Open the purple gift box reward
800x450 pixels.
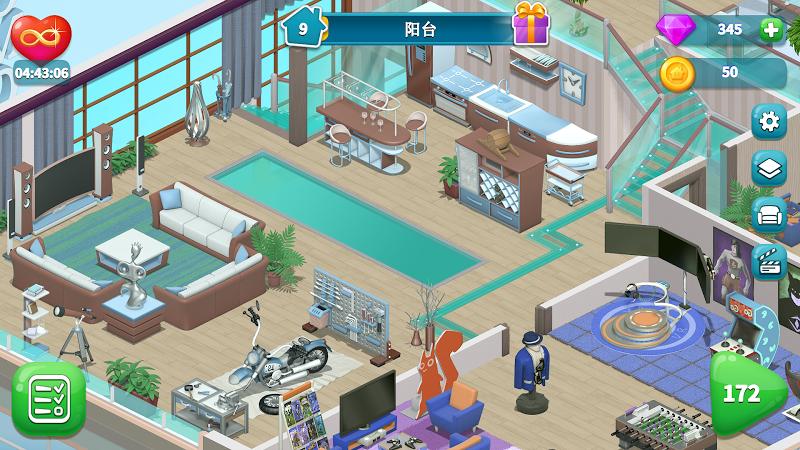(532, 24)
